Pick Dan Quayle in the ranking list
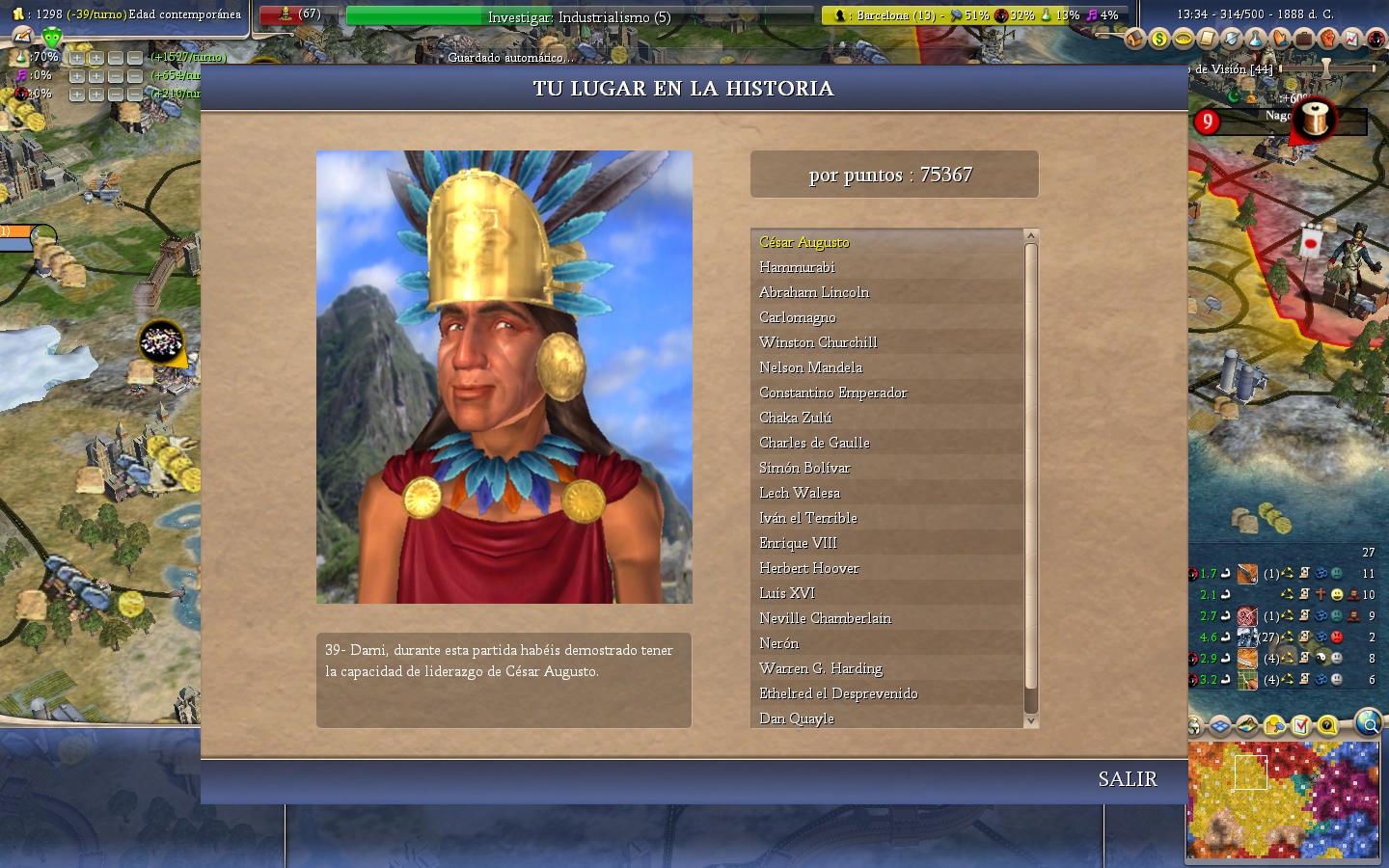 [x=797, y=719]
